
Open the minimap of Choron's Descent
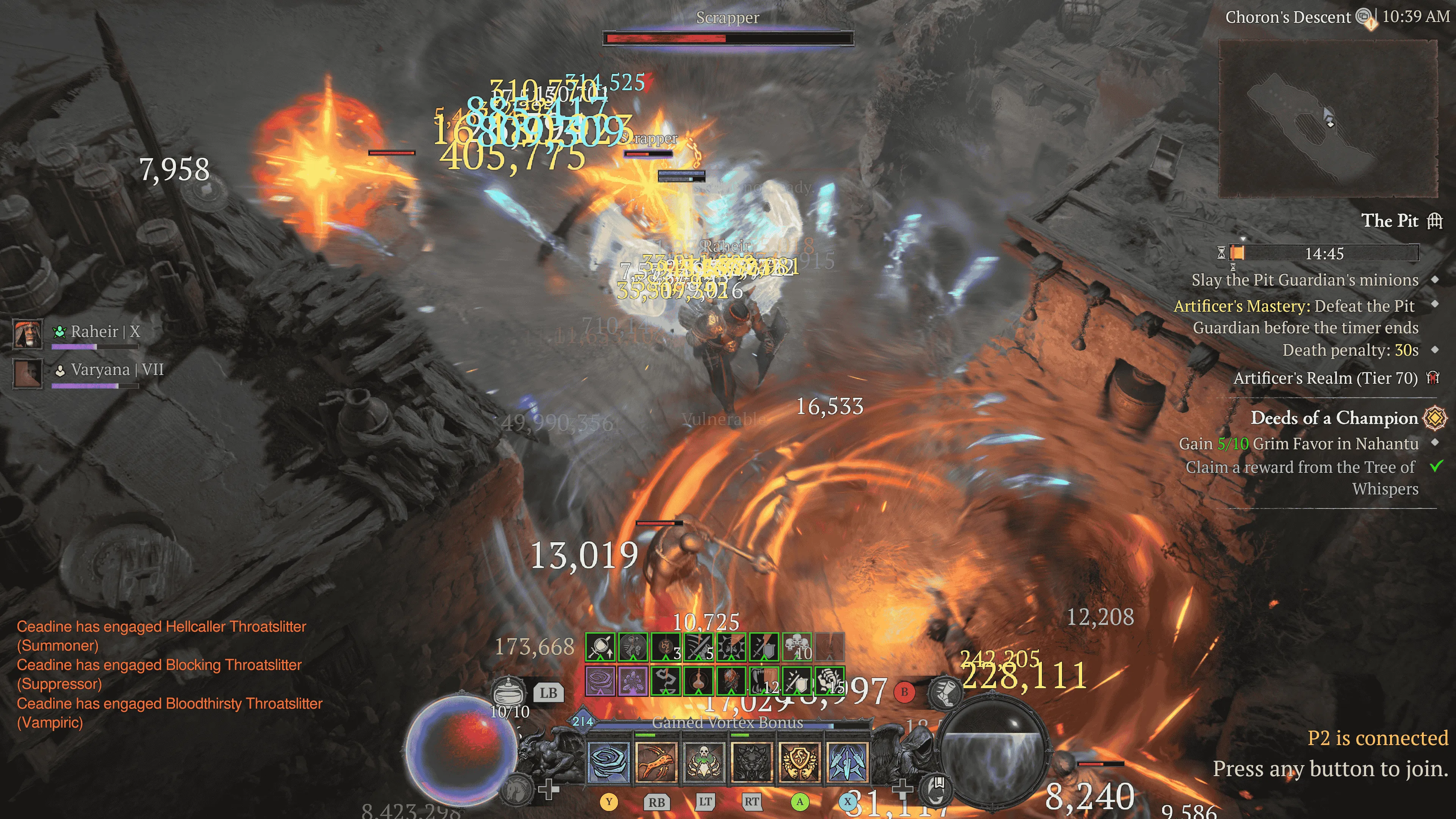(1328, 119)
